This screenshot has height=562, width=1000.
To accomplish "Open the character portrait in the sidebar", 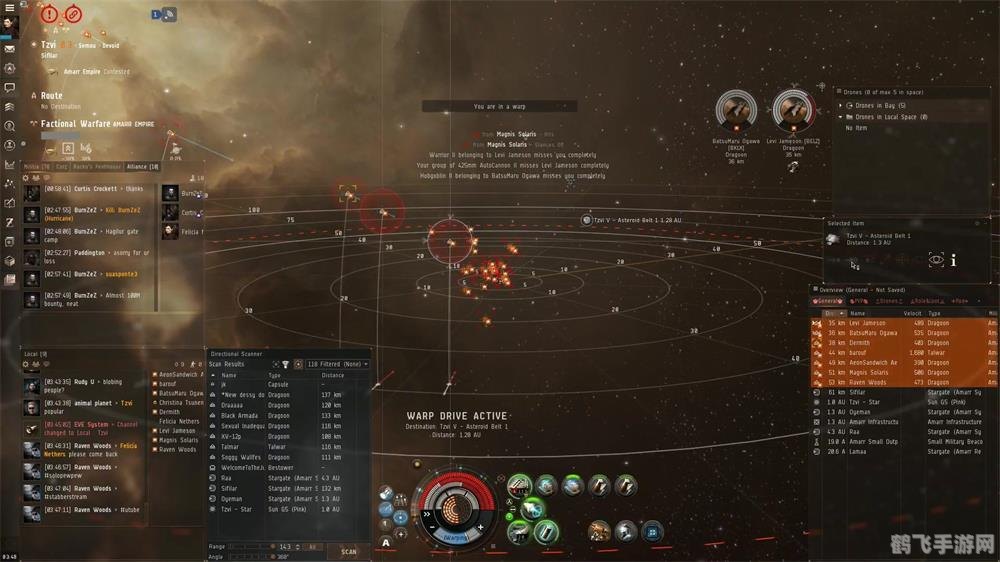I will click(x=10, y=25).
